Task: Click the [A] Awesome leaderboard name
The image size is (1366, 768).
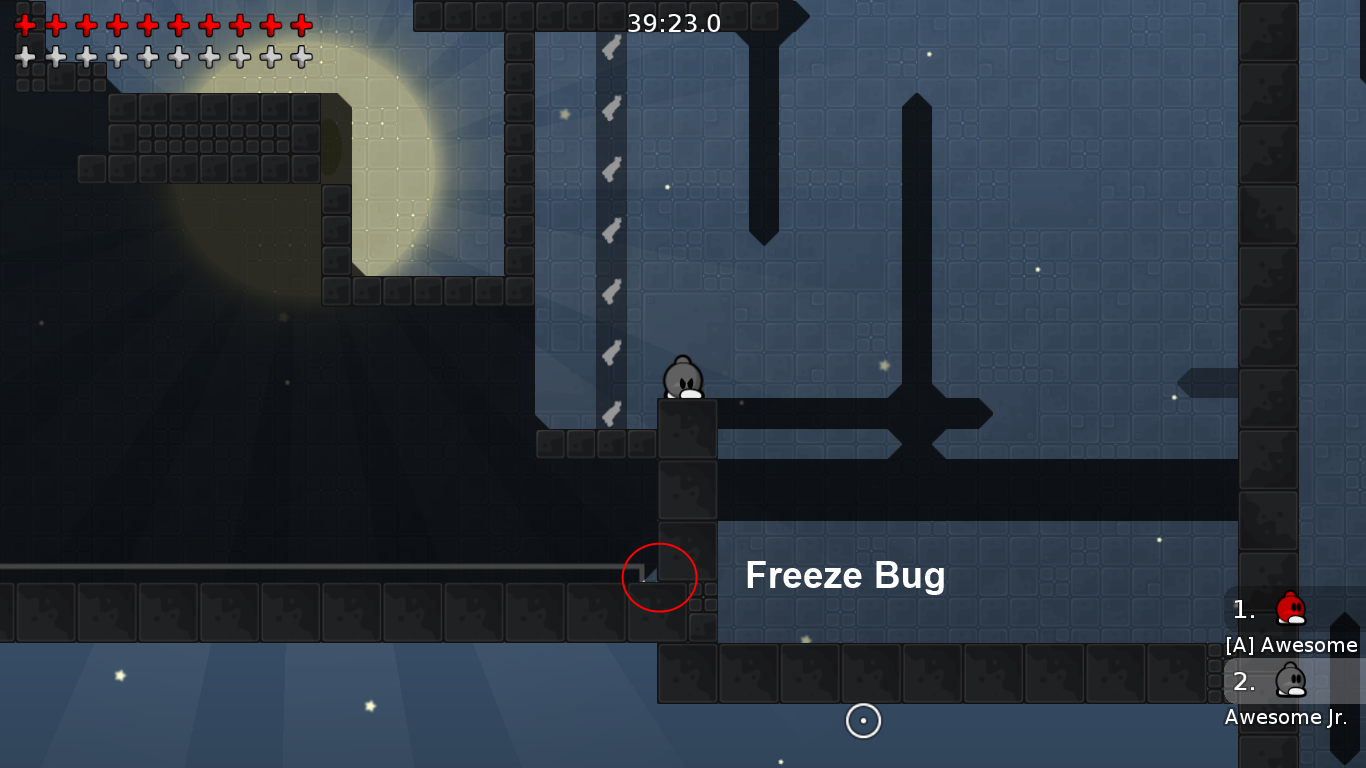Action: click(1293, 645)
